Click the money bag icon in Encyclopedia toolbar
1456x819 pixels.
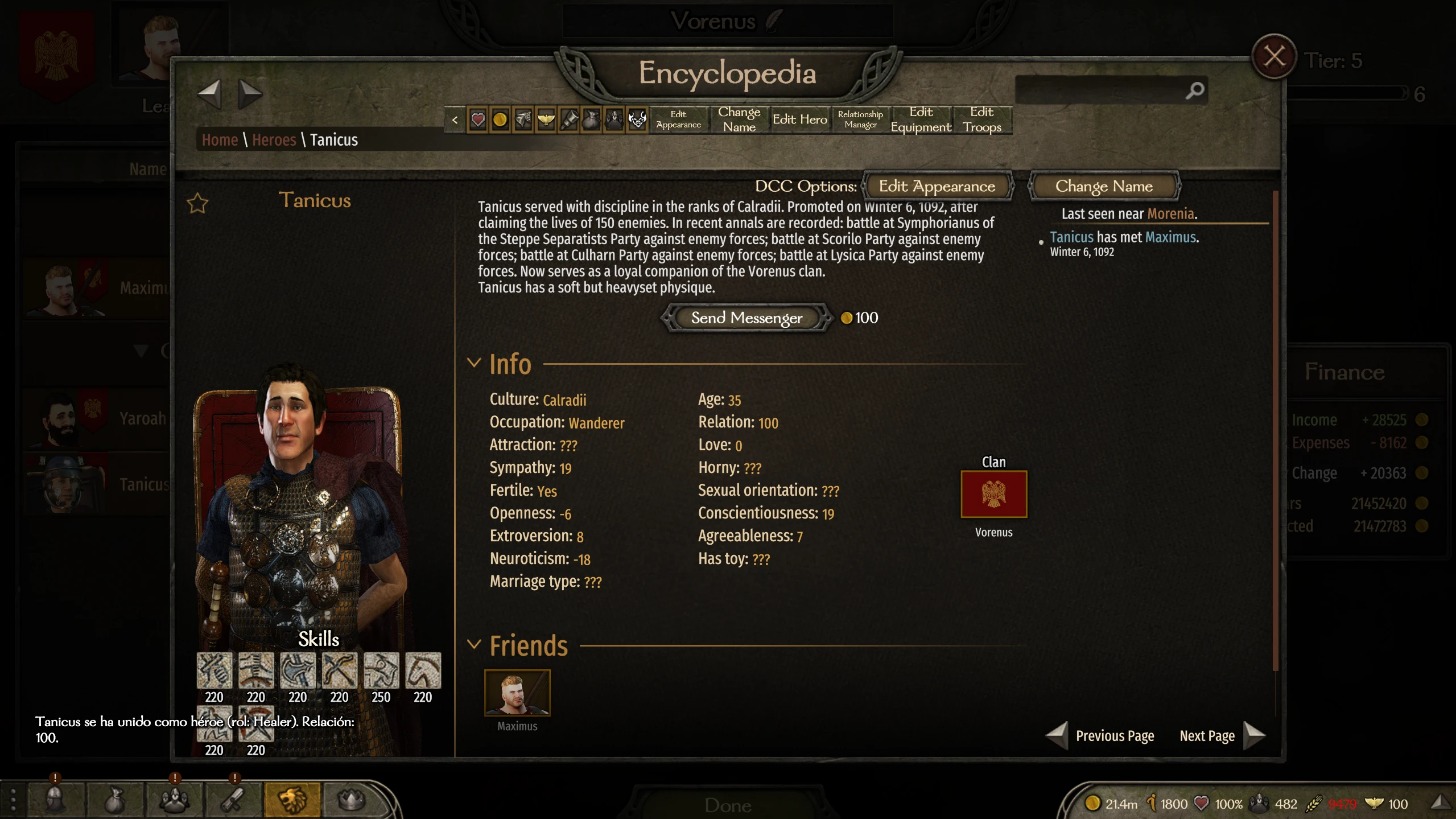[x=591, y=120]
